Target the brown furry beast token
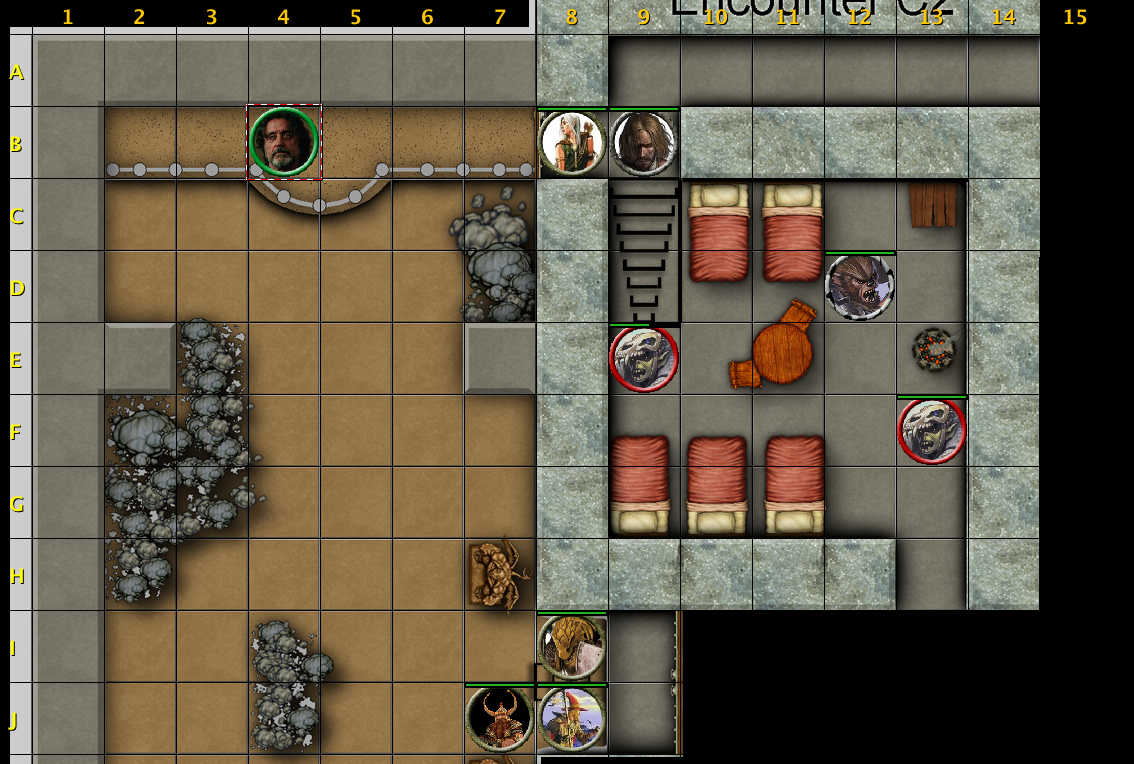Screen dimensions: 1134x764 click(x=860, y=287)
